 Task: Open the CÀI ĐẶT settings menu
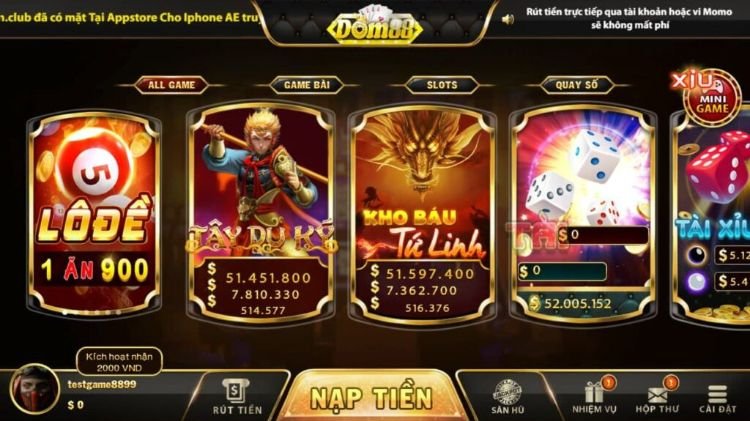pyautogui.click(x=717, y=397)
